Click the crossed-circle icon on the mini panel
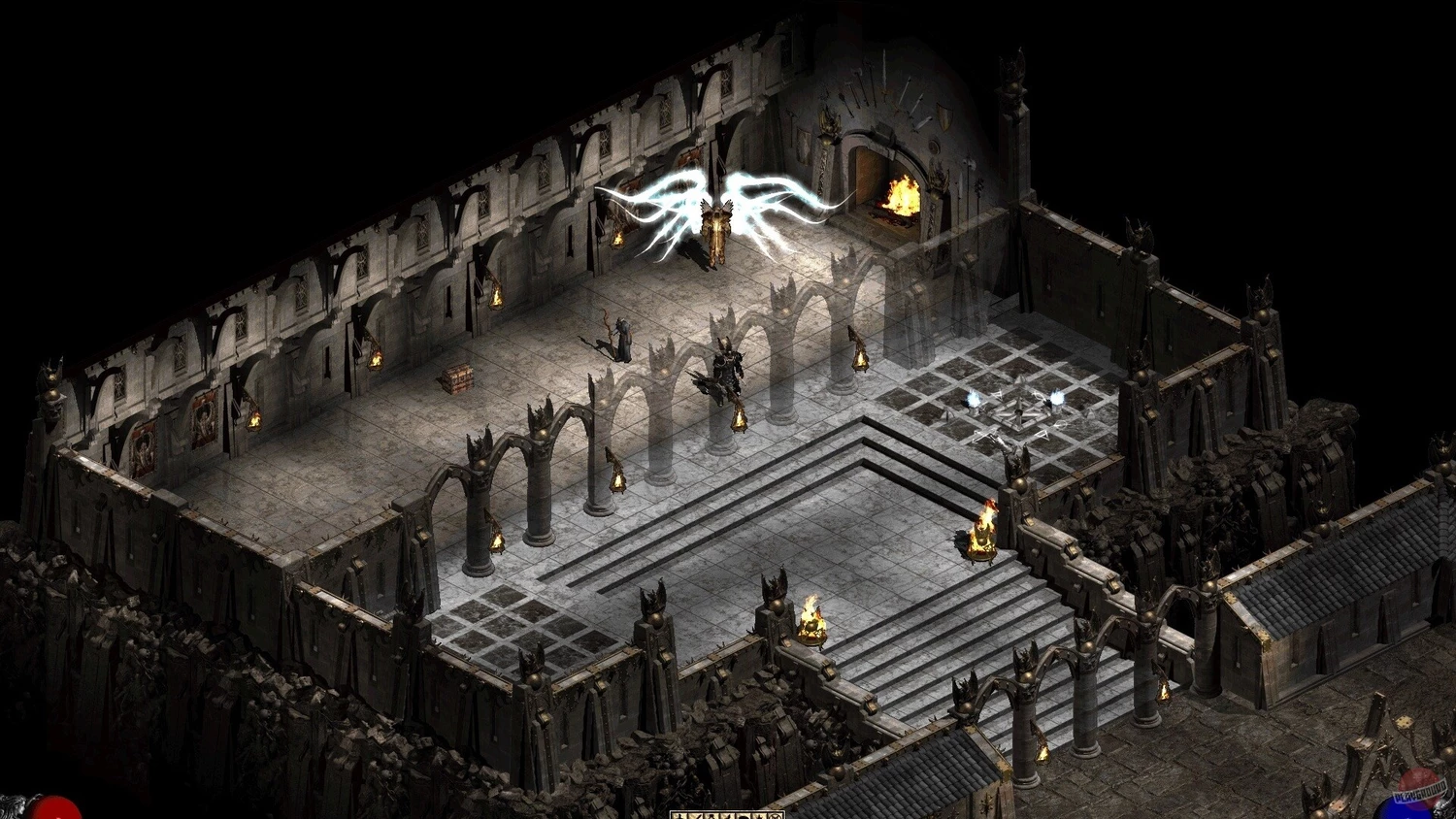 pos(775,816)
